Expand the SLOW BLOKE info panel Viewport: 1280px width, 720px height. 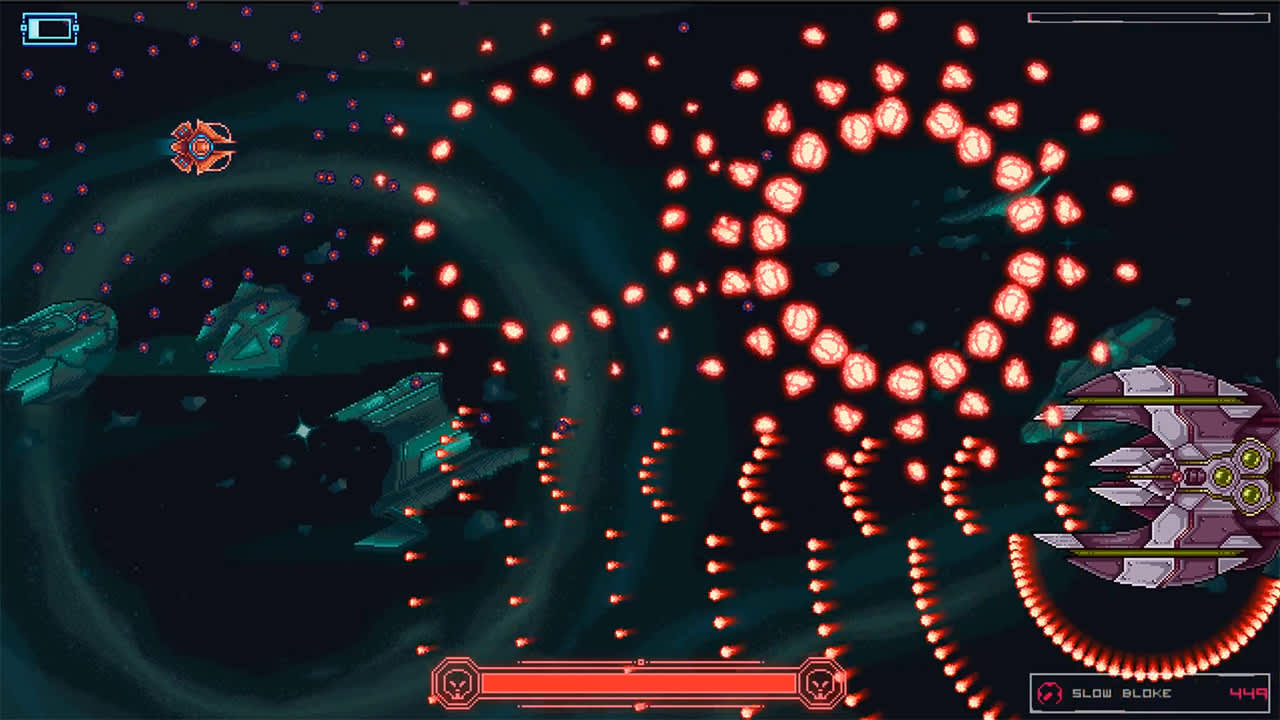click(1150, 690)
